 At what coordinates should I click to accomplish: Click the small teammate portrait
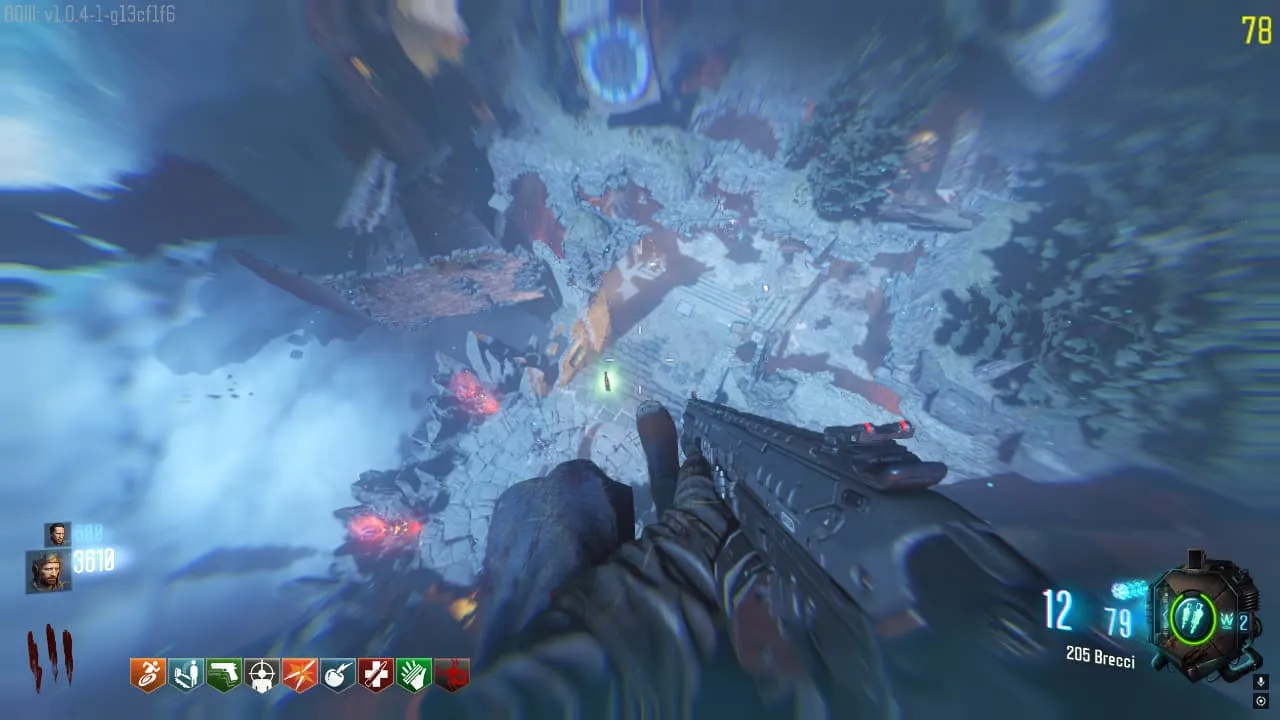click(x=57, y=534)
